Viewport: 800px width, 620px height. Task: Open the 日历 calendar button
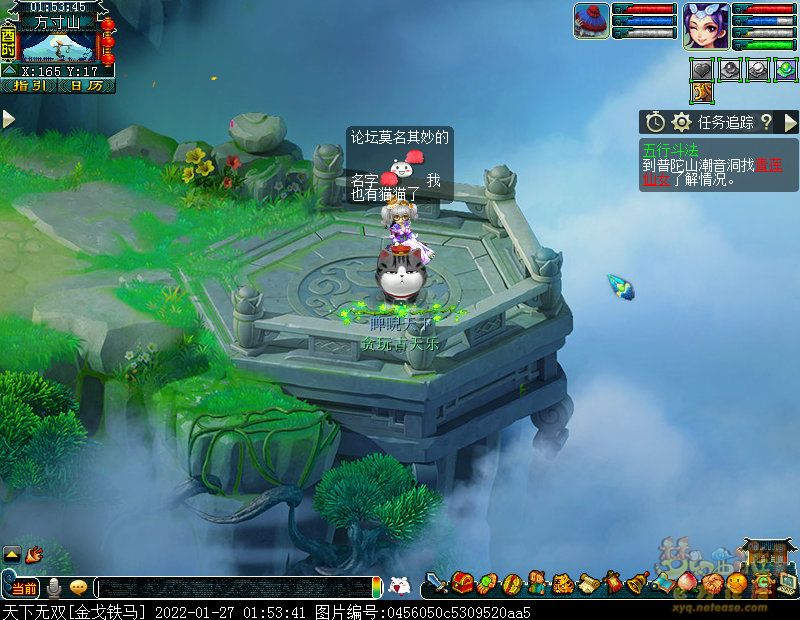(x=86, y=86)
